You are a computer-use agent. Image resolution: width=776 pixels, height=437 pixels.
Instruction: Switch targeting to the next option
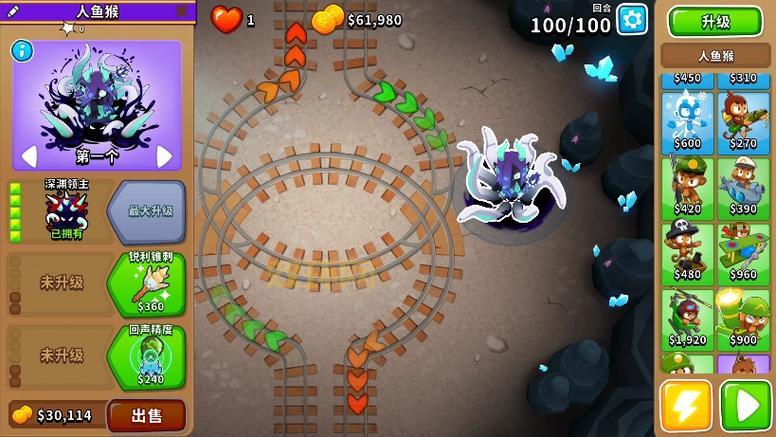click(x=165, y=156)
